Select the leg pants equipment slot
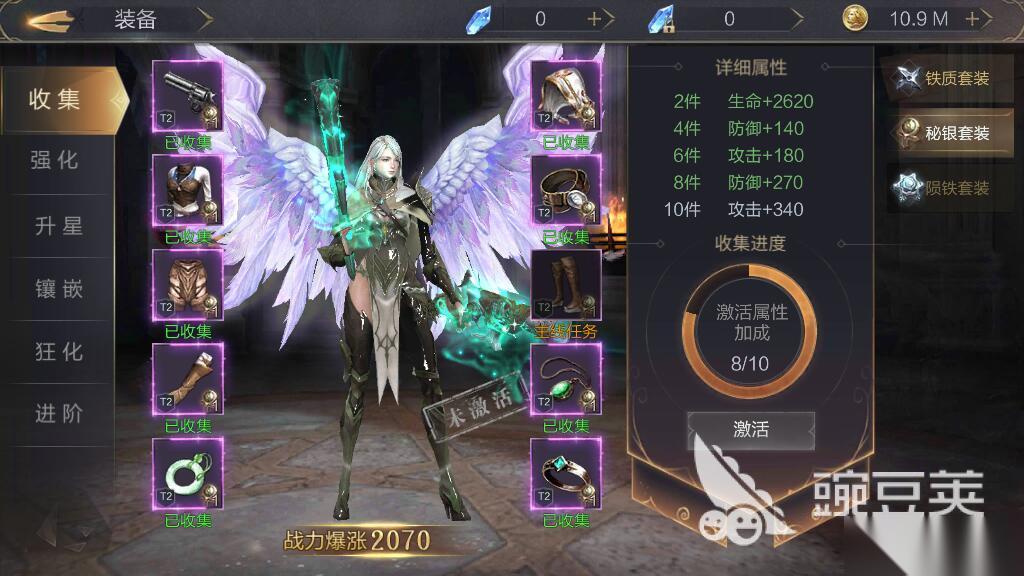 pos(187,284)
